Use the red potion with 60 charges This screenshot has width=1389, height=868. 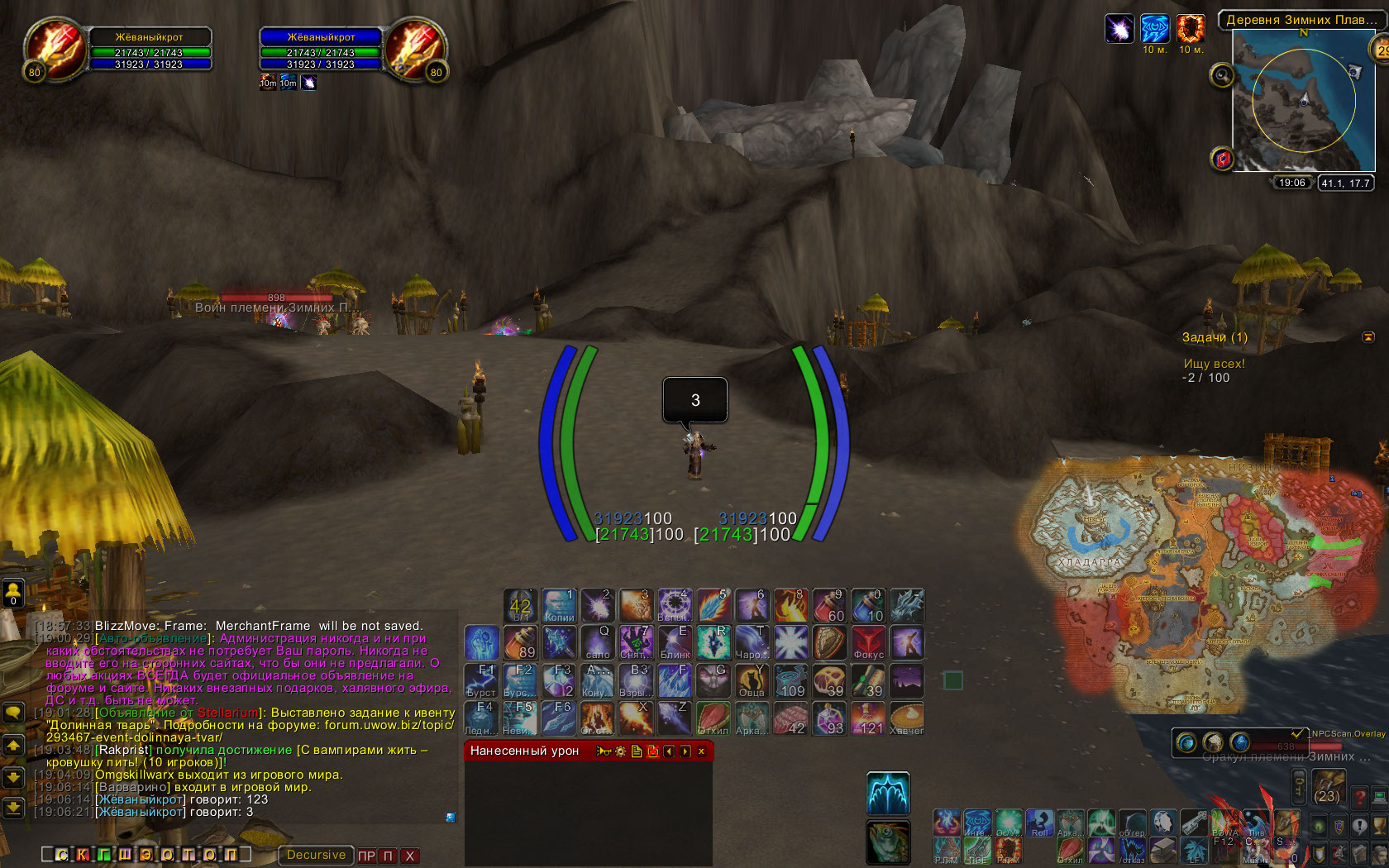tap(829, 605)
